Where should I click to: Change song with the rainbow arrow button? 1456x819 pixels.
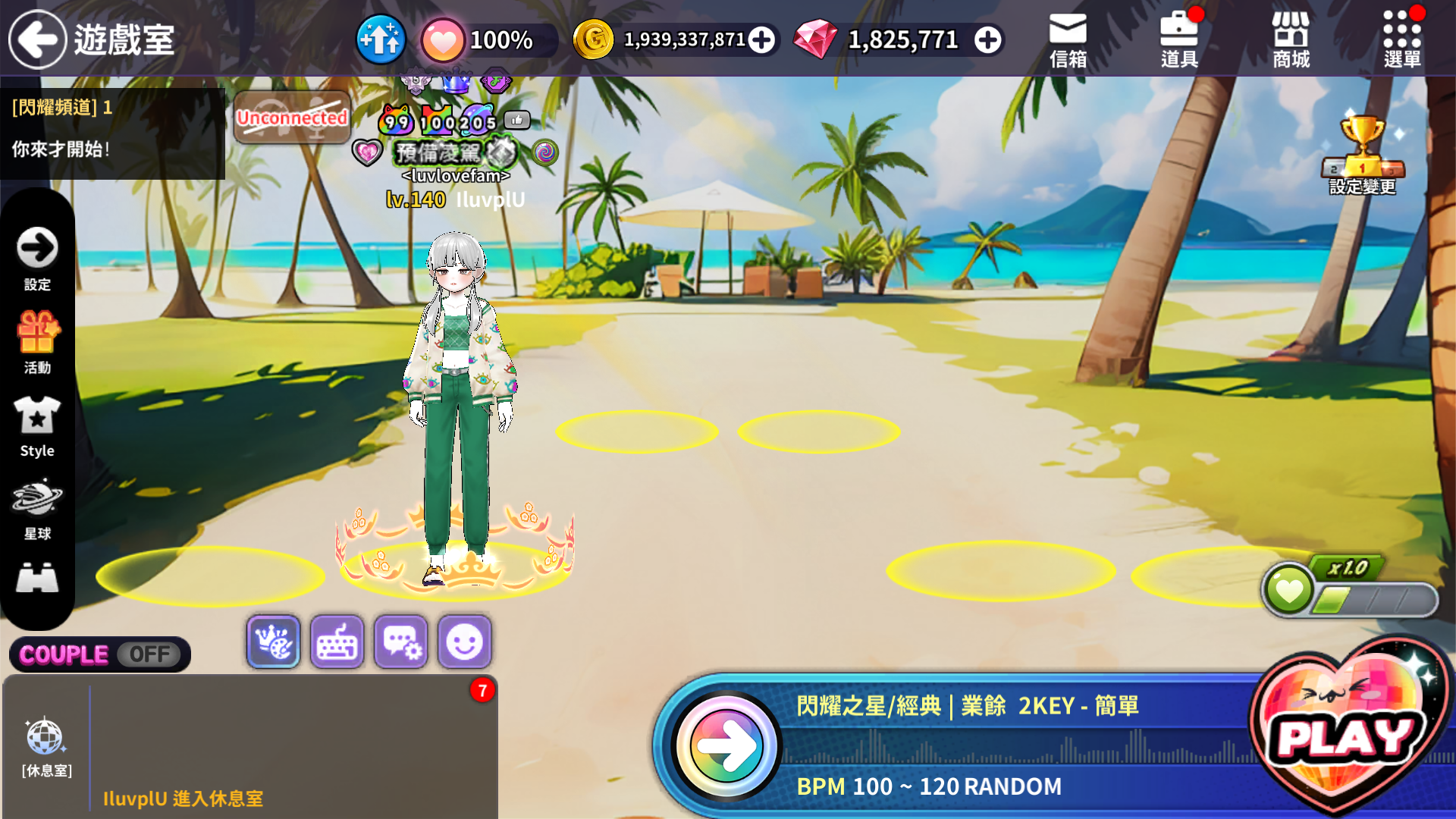(x=726, y=745)
